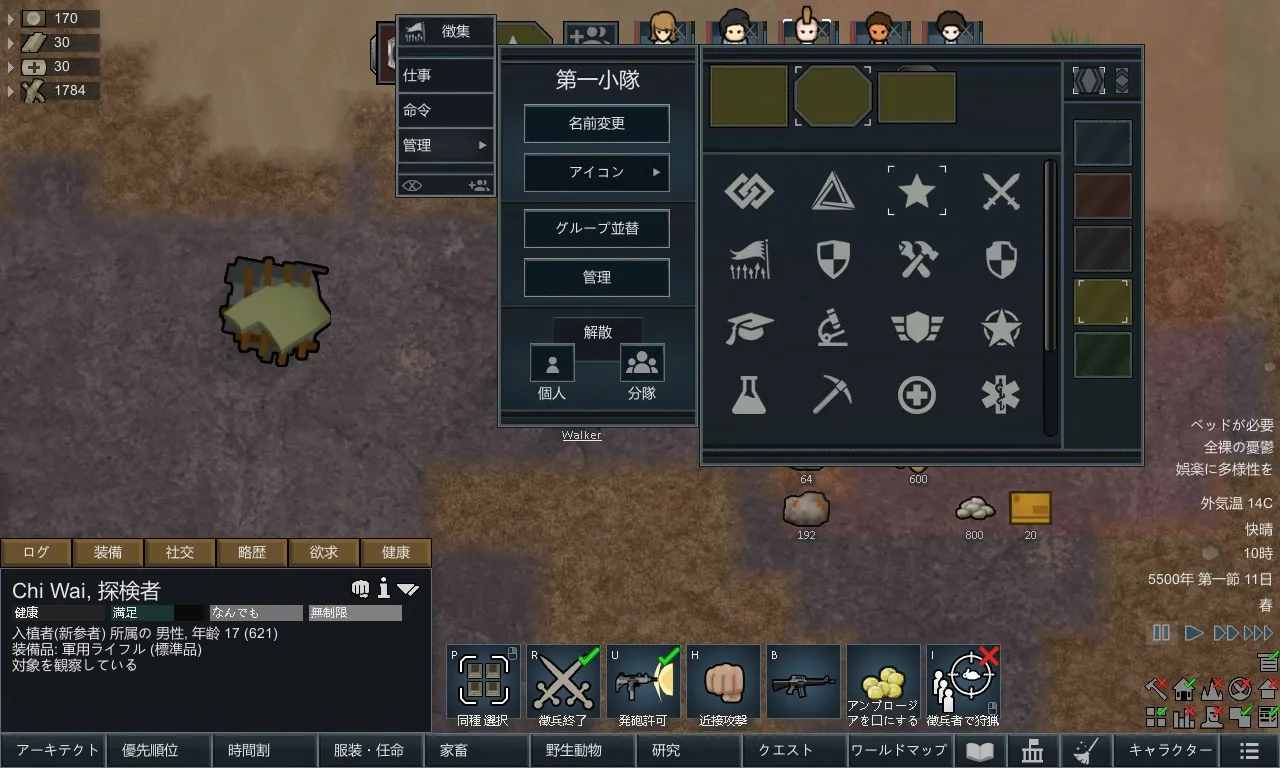Switch to the 健康 health tab

point(396,552)
